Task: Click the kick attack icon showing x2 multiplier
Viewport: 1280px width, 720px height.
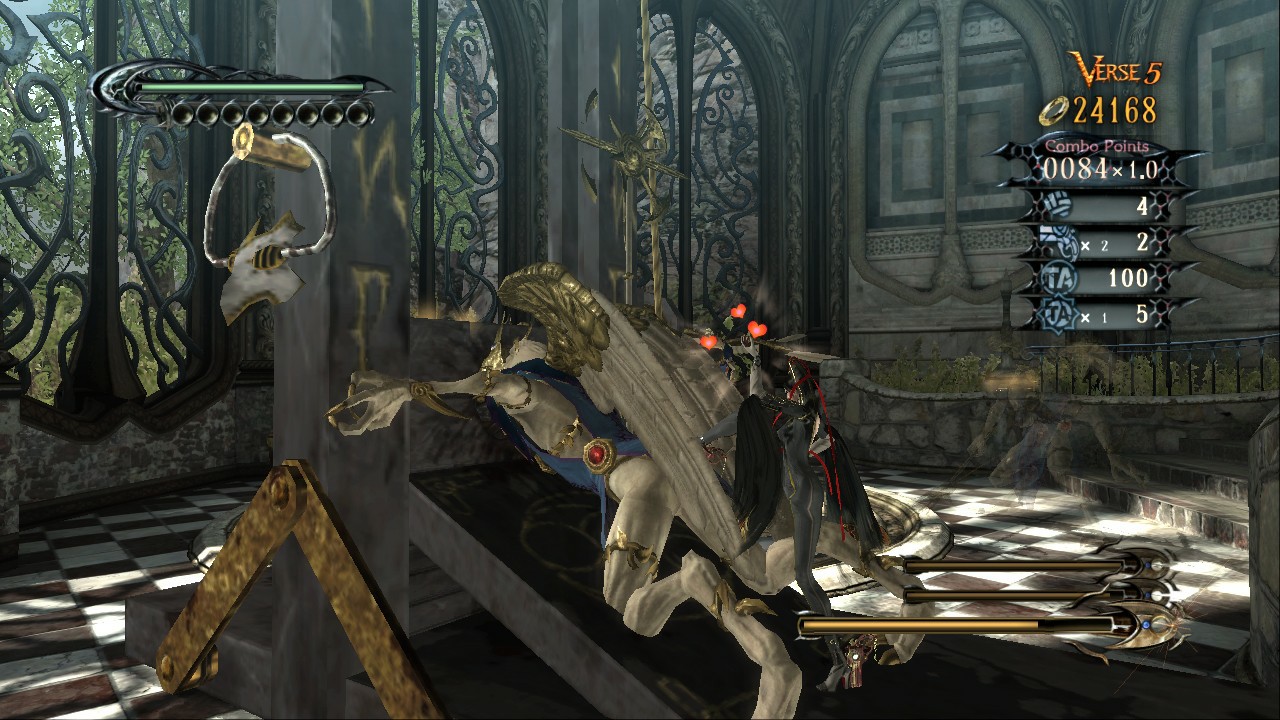Action: pos(1058,243)
